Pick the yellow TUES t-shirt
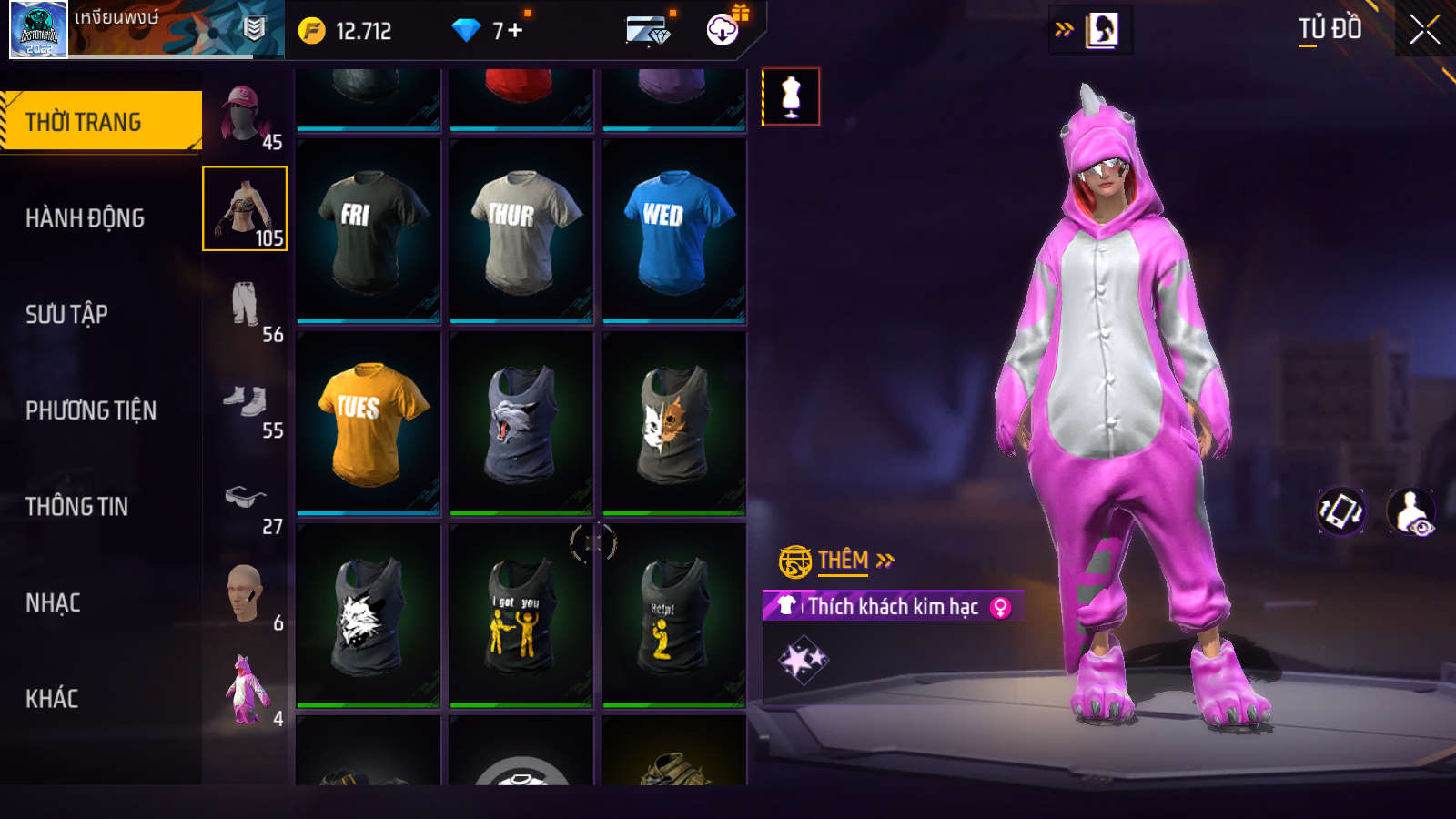The width and height of the screenshot is (1456, 819). (x=369, y=423)
